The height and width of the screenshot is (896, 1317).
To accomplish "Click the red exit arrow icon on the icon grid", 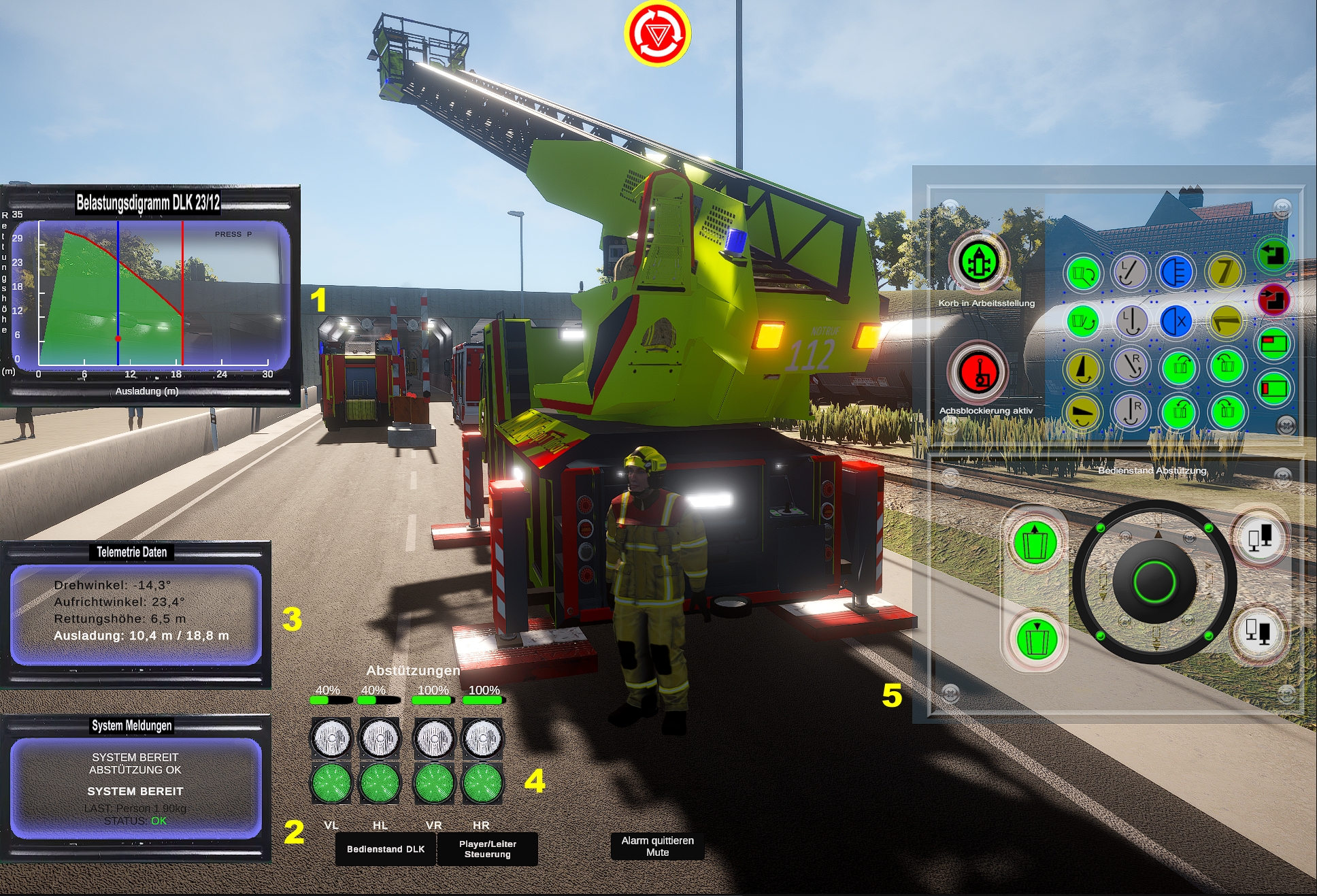I will [1274, 299].
